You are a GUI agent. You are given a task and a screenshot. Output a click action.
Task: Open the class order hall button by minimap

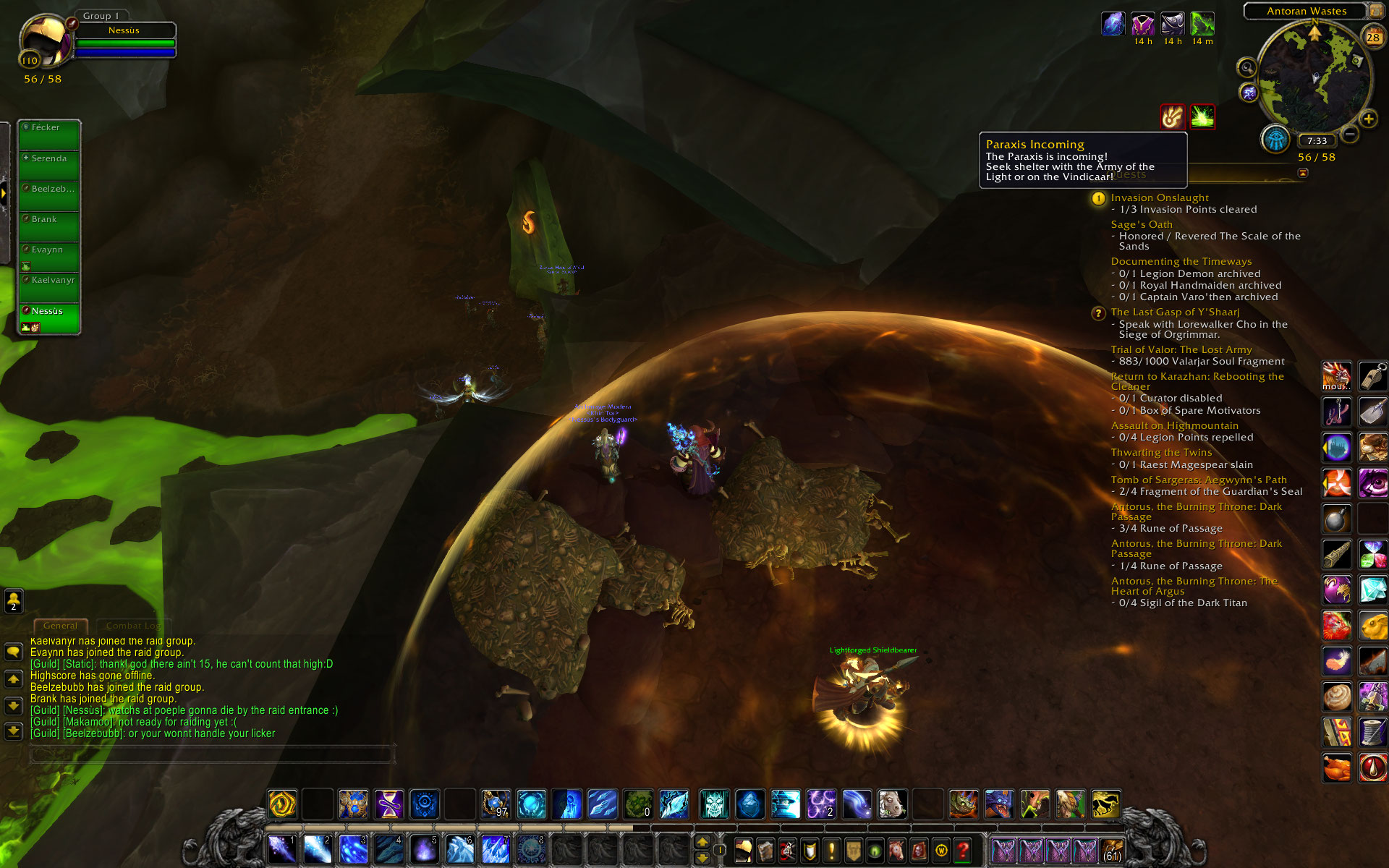tap(1275, 139)
